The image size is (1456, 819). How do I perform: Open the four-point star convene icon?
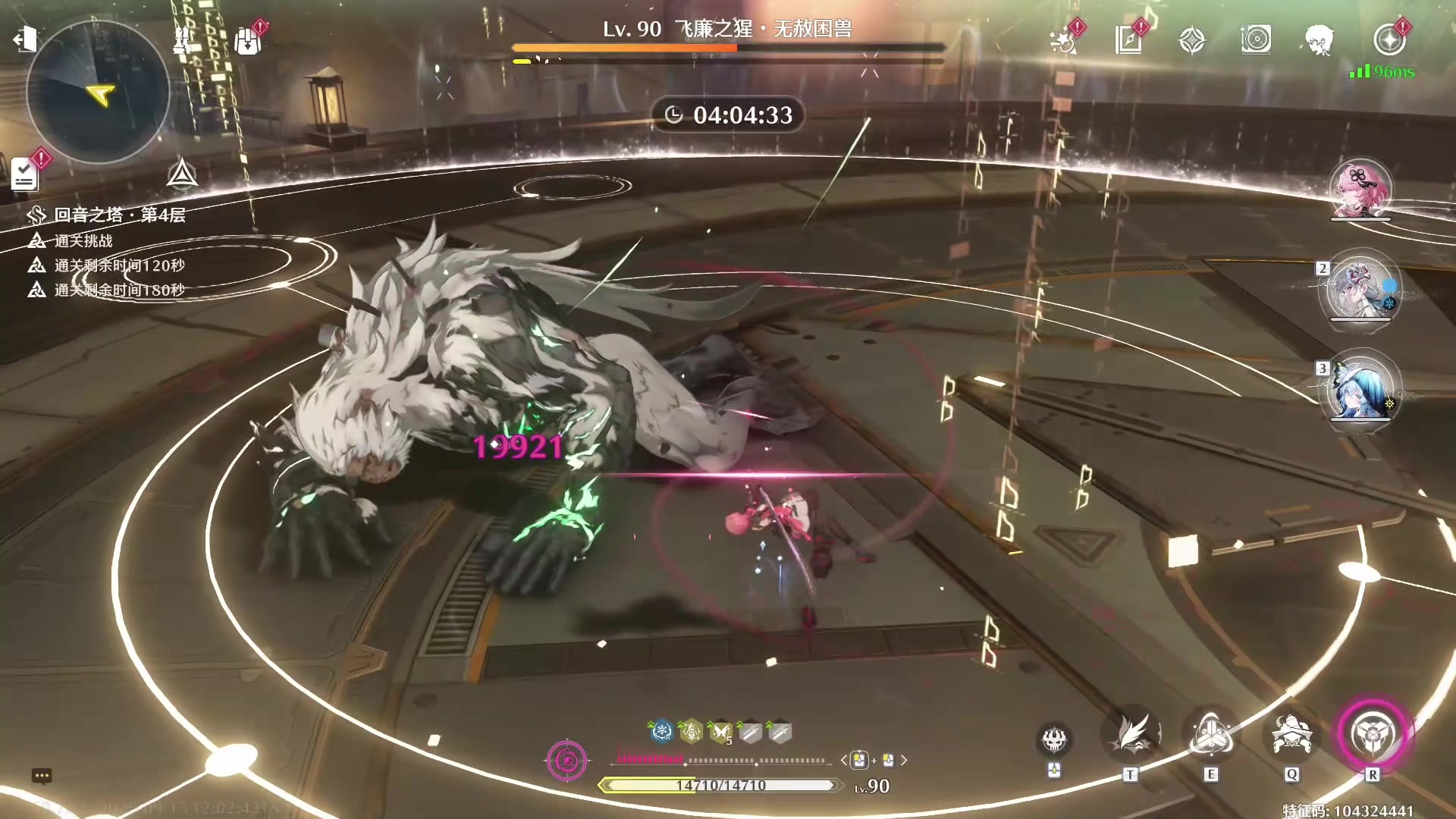tap(1192, 40)
